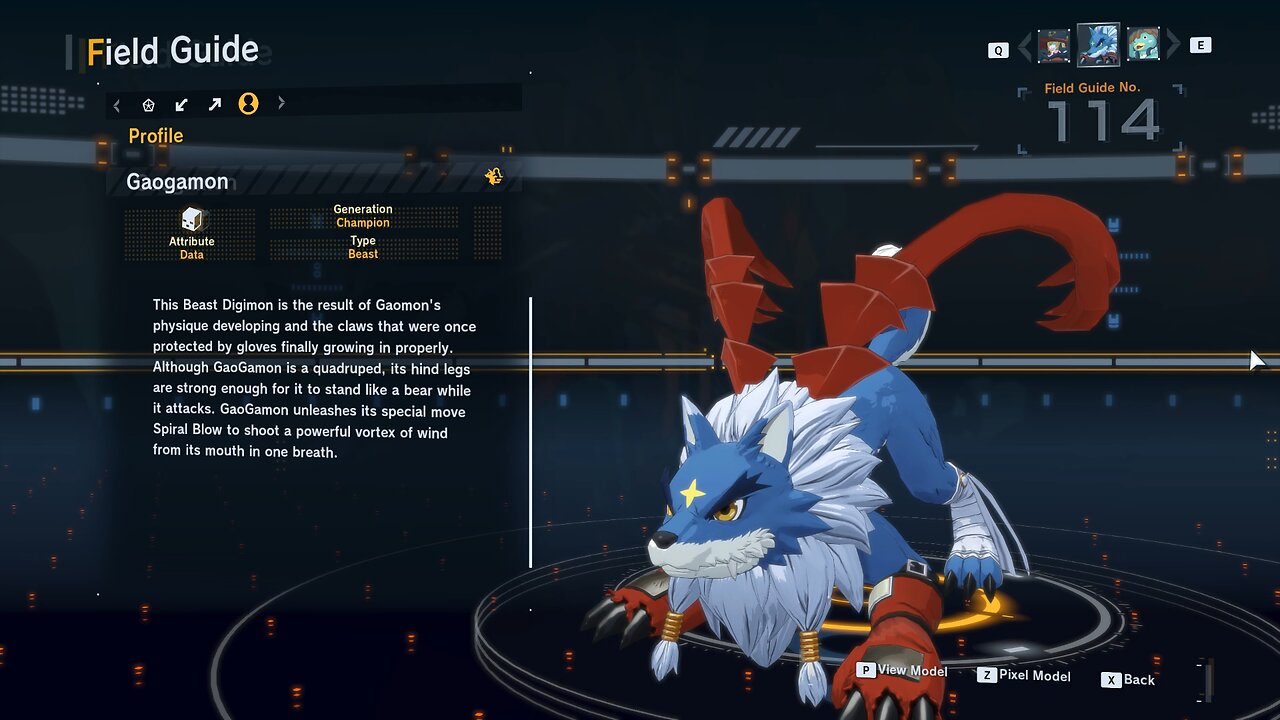Open the down-left arrow tab
This screenshot has height=720, width=1280.
click(181, 104)
